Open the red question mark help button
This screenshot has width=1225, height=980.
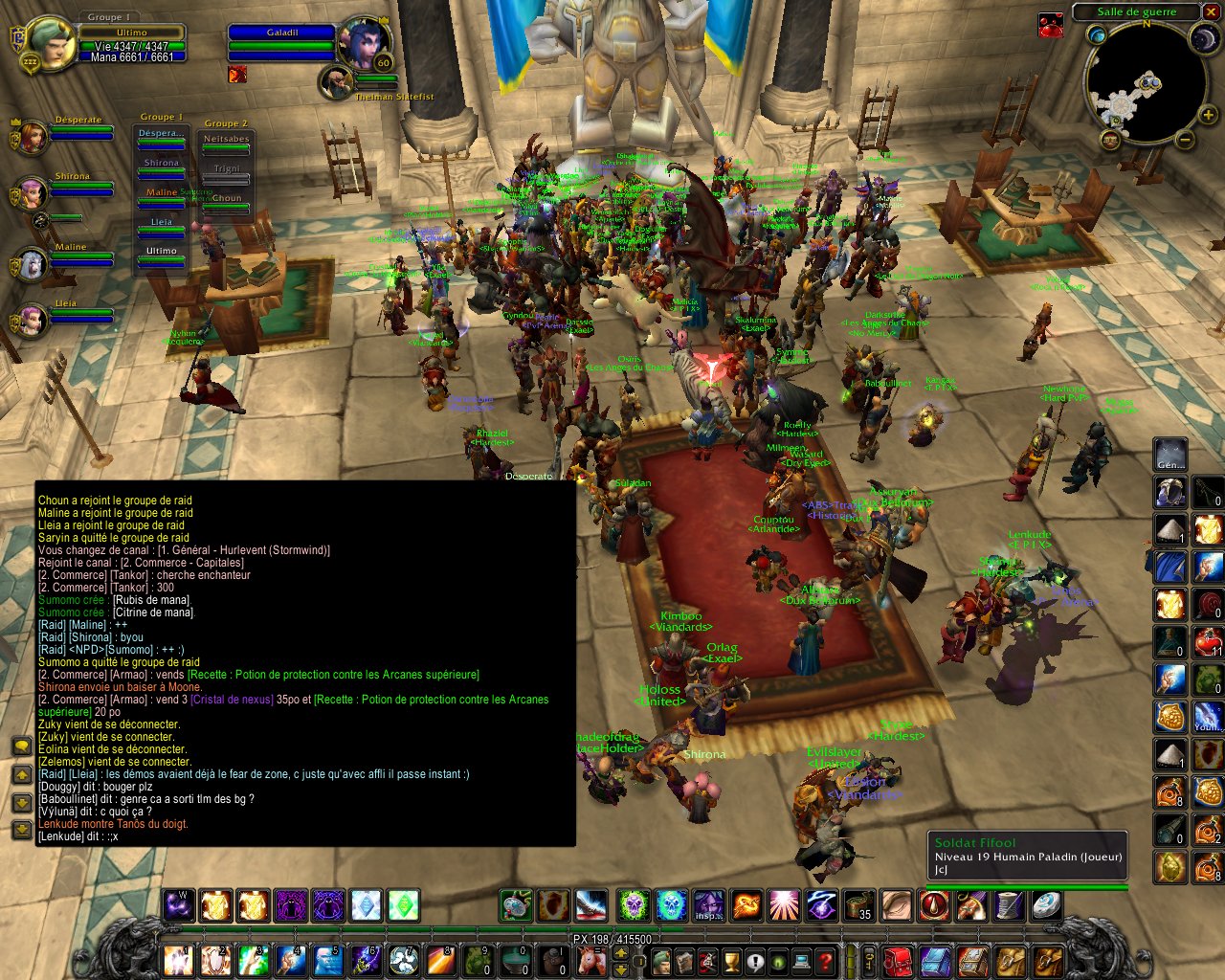826,961
